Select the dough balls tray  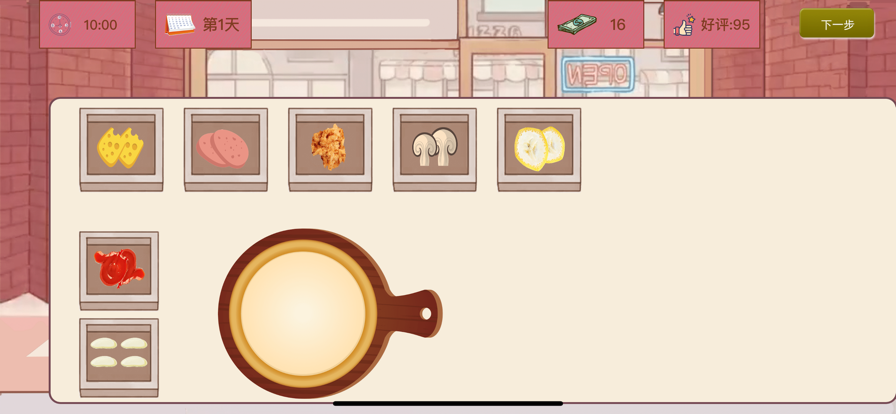tap(119, 354)
